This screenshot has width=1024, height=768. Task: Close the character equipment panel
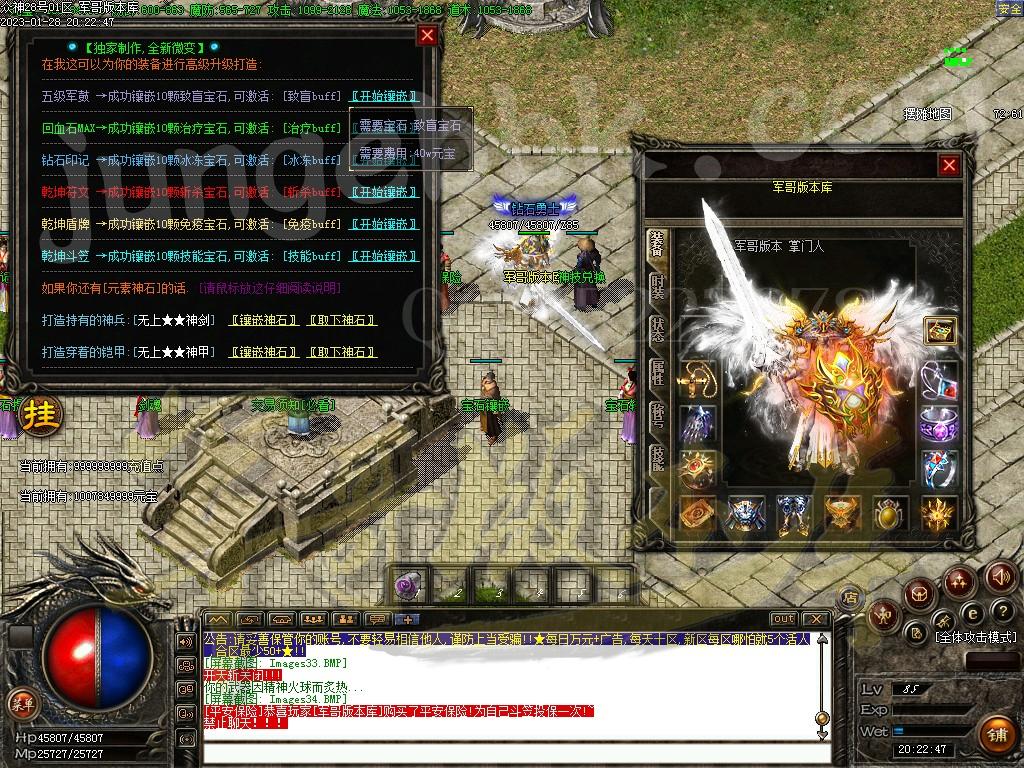[949, 165]
